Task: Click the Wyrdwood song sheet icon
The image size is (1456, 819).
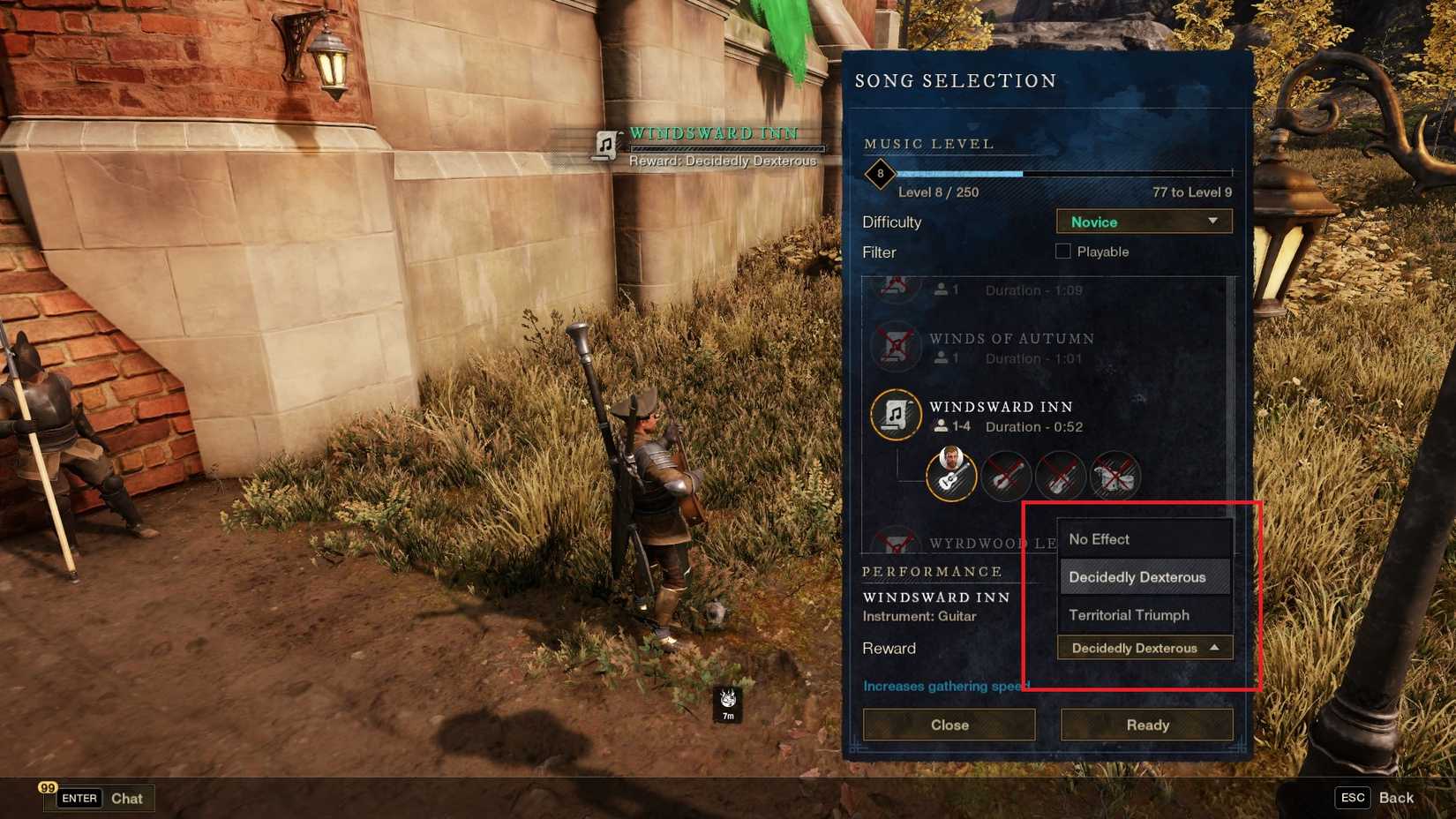Action: (896, 540)
